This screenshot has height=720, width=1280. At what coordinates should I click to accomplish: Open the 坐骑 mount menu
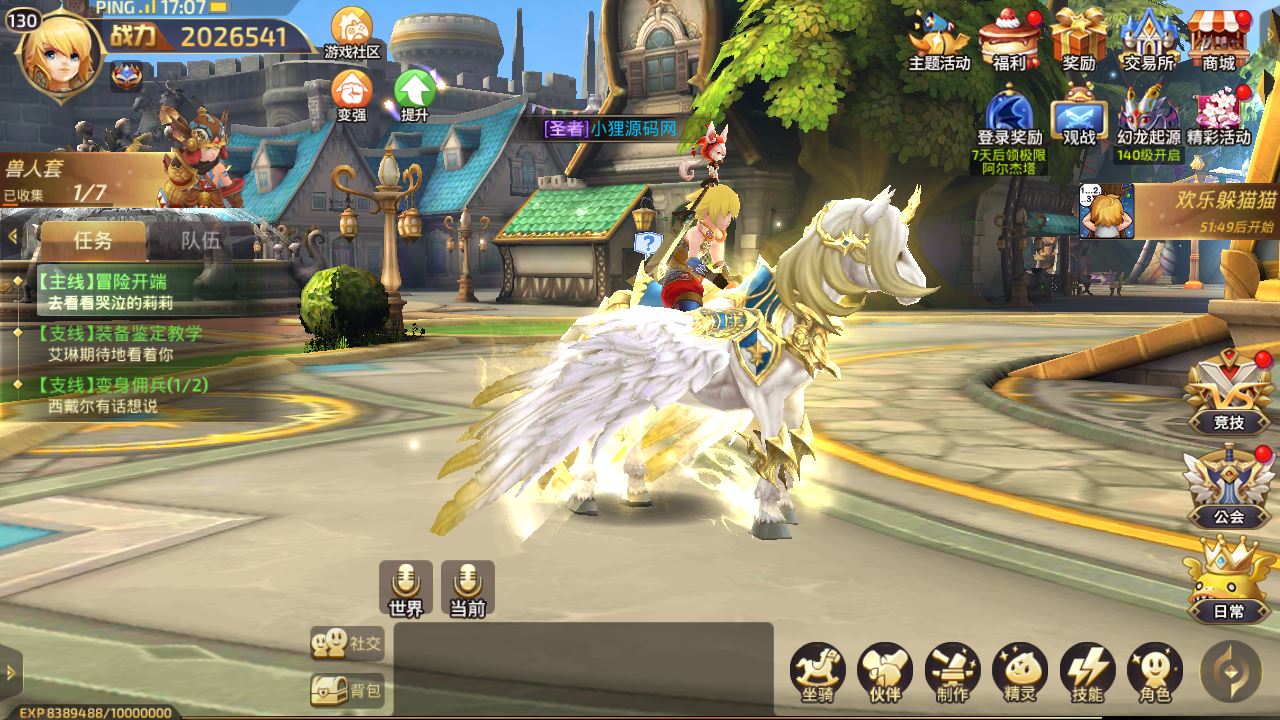pos(818,672)
